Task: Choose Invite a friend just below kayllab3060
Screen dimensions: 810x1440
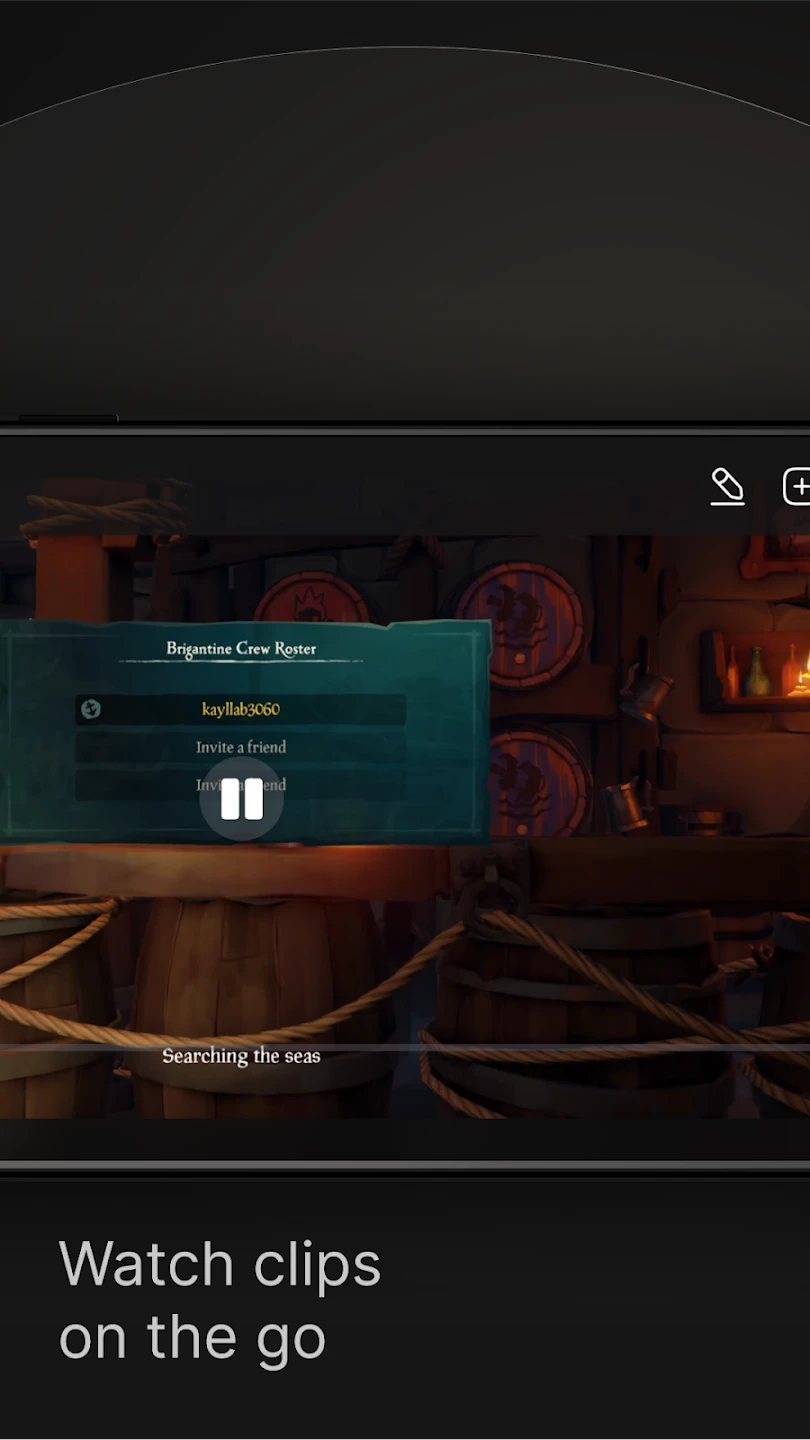Action: click(241, 747)
